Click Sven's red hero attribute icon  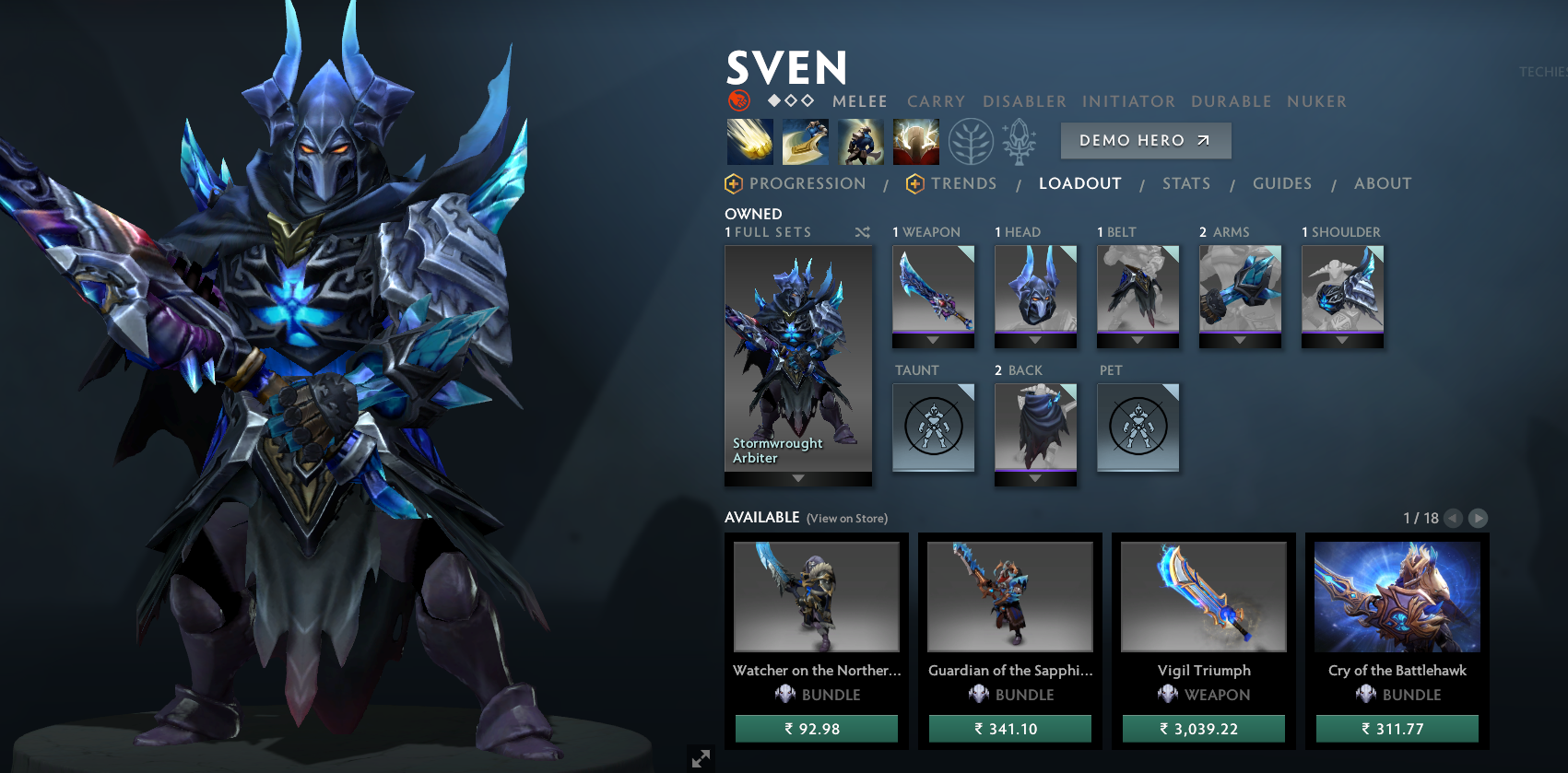pos(737,101)
